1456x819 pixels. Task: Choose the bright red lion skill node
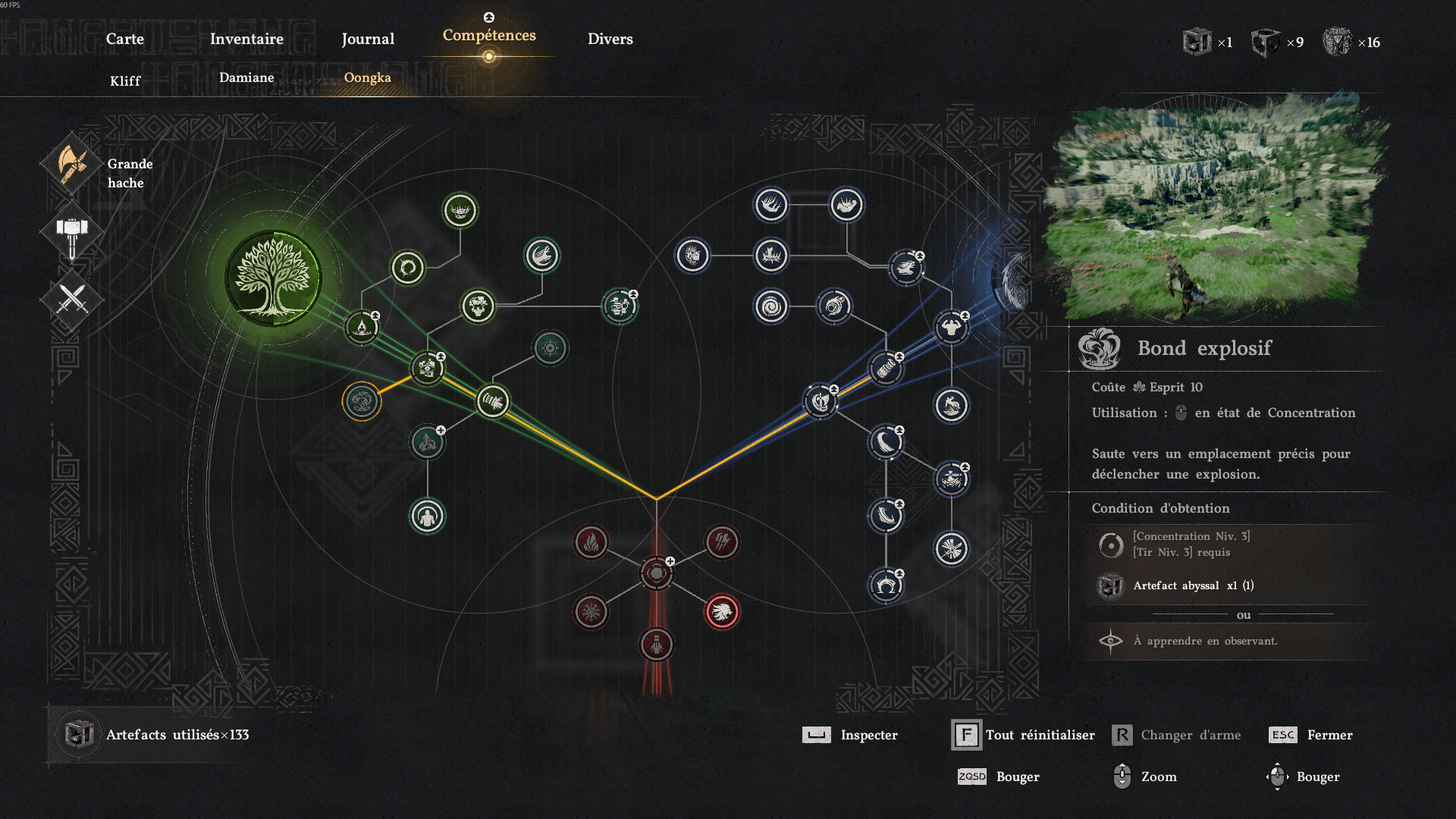722,611
